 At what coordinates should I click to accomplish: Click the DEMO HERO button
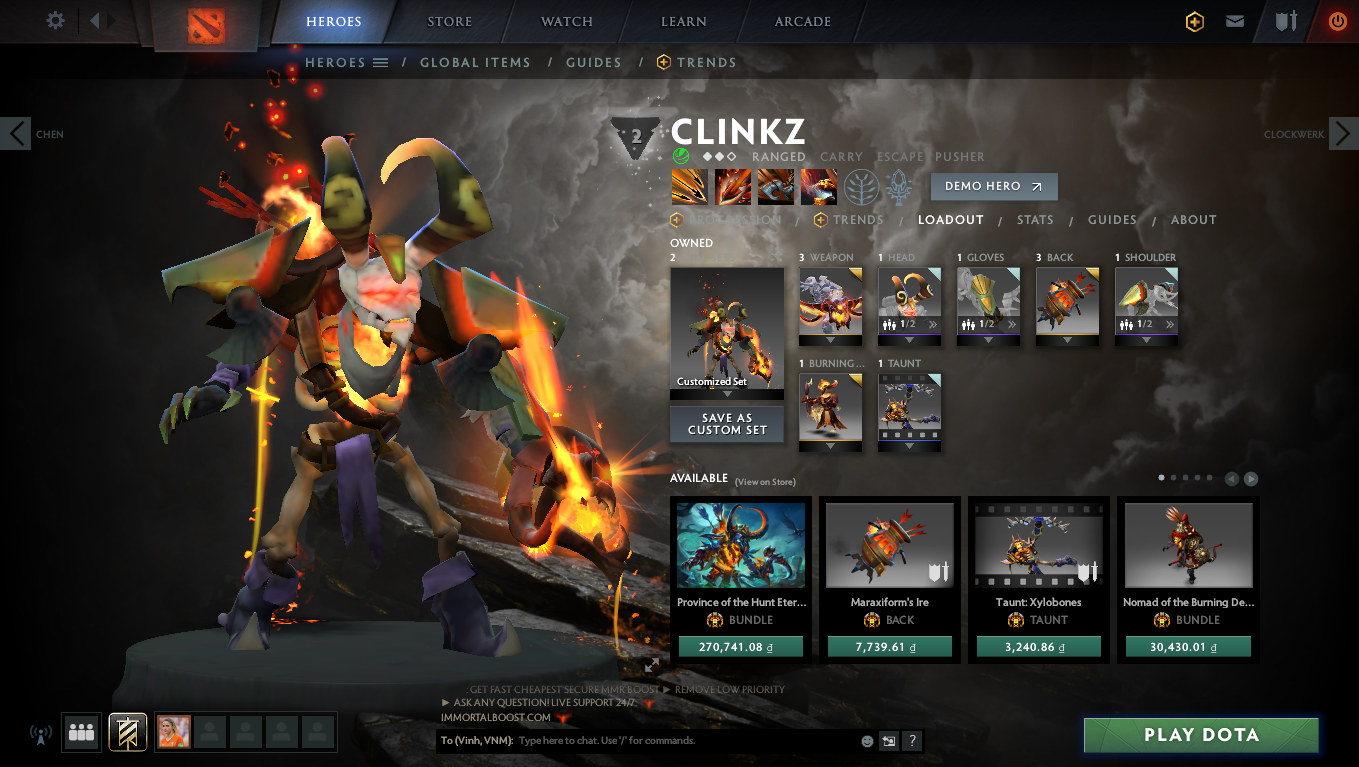994,186
